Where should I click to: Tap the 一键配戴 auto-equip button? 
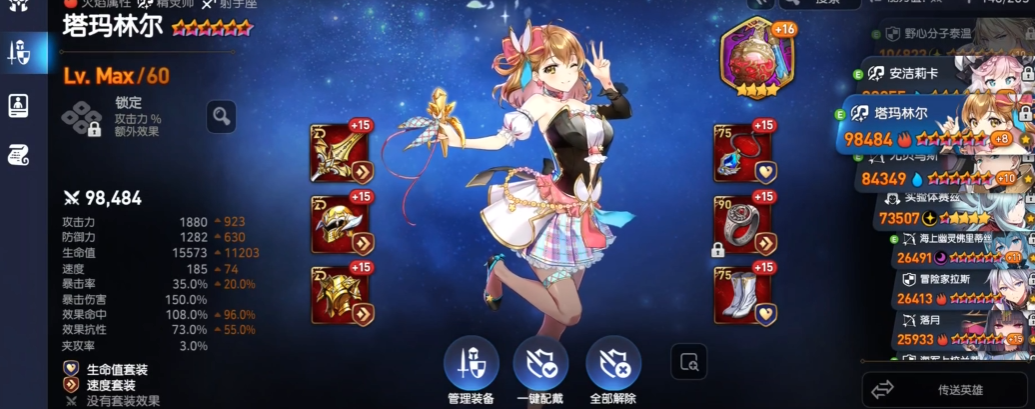[x=541, y=364]
